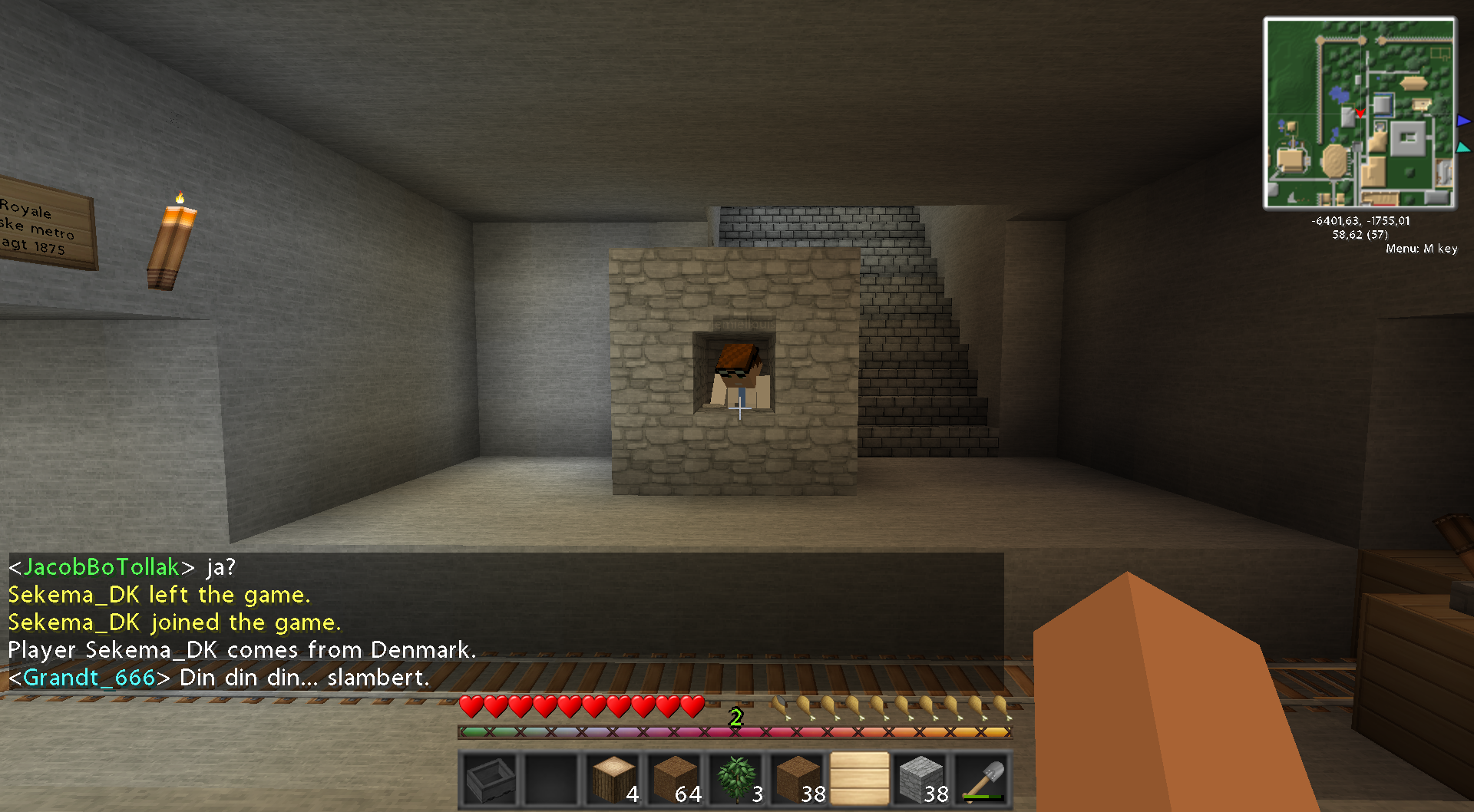Choose the dirt stack of 64
Screen dimensions: 1474x812
pyautogui.click(x=675, y=780)
